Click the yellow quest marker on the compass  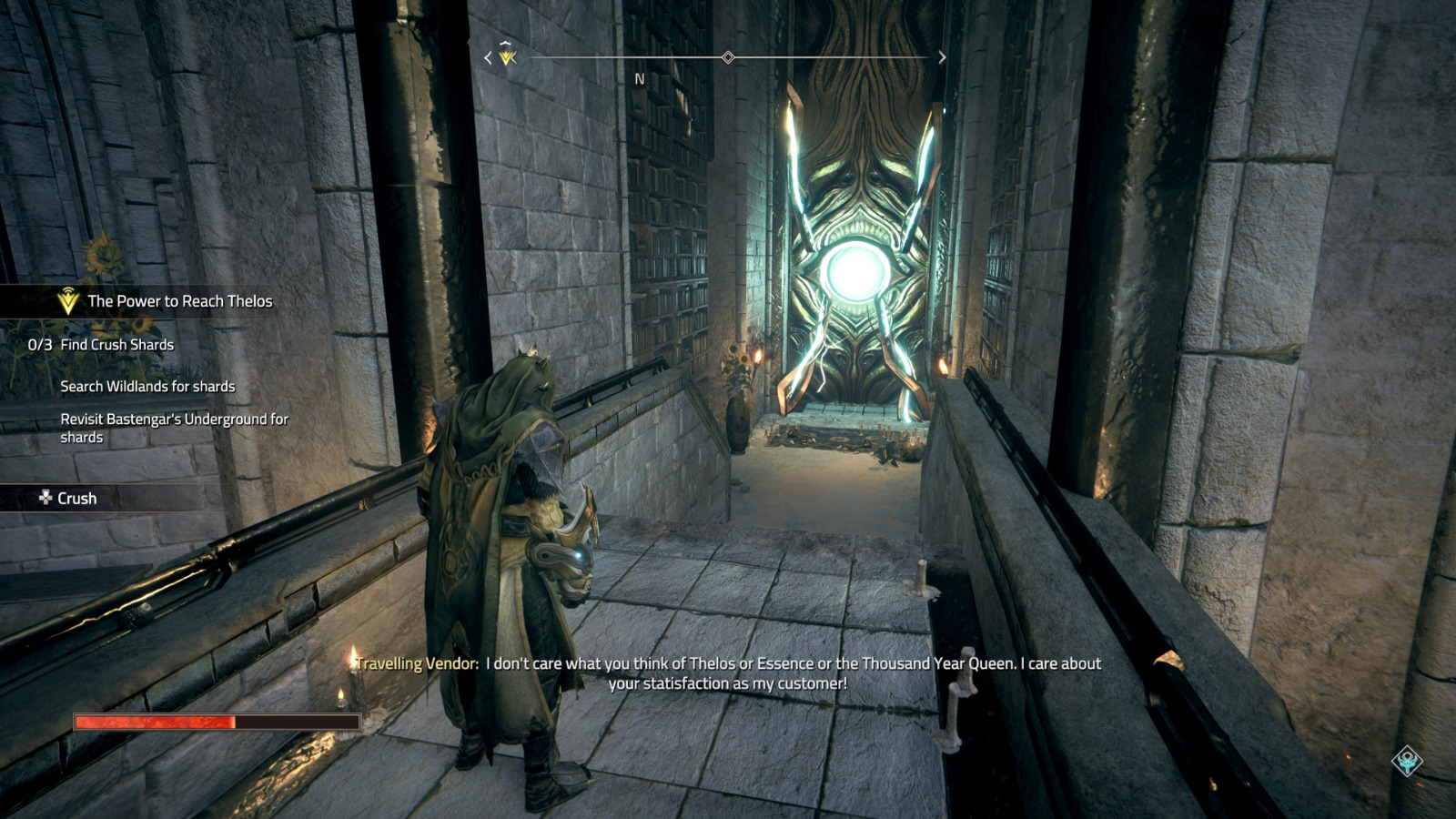pyautogui.click(x=507, y=56)
